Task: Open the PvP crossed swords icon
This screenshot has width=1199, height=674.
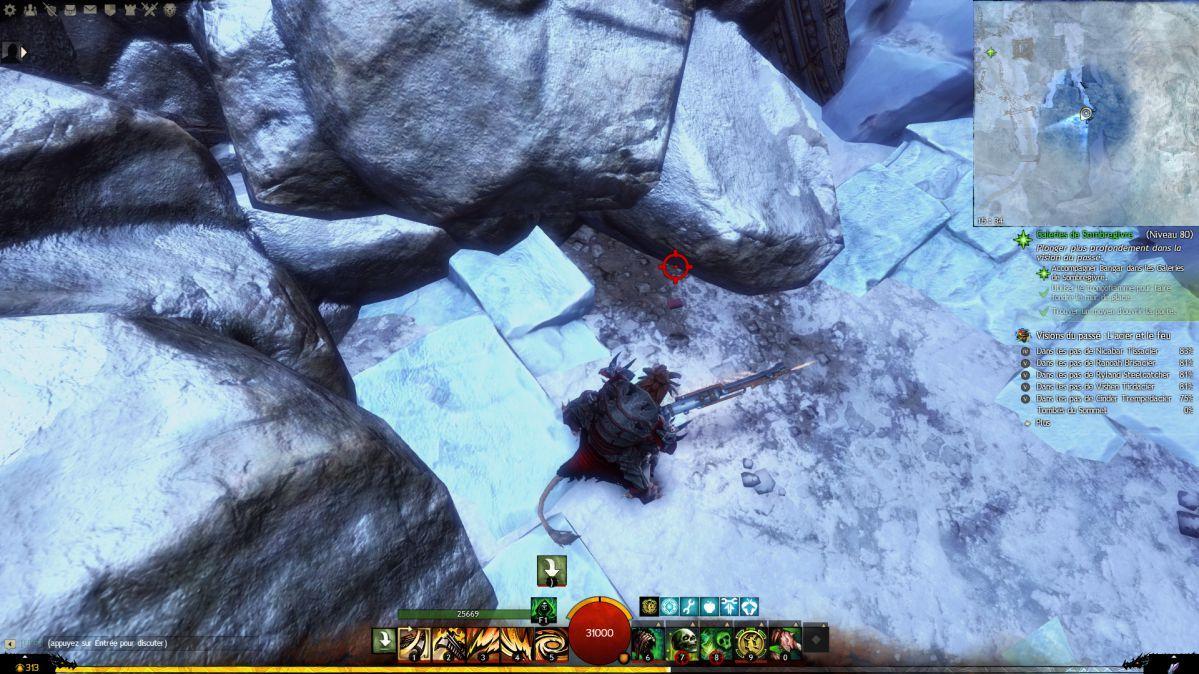Action: click(x=151, y=10)
